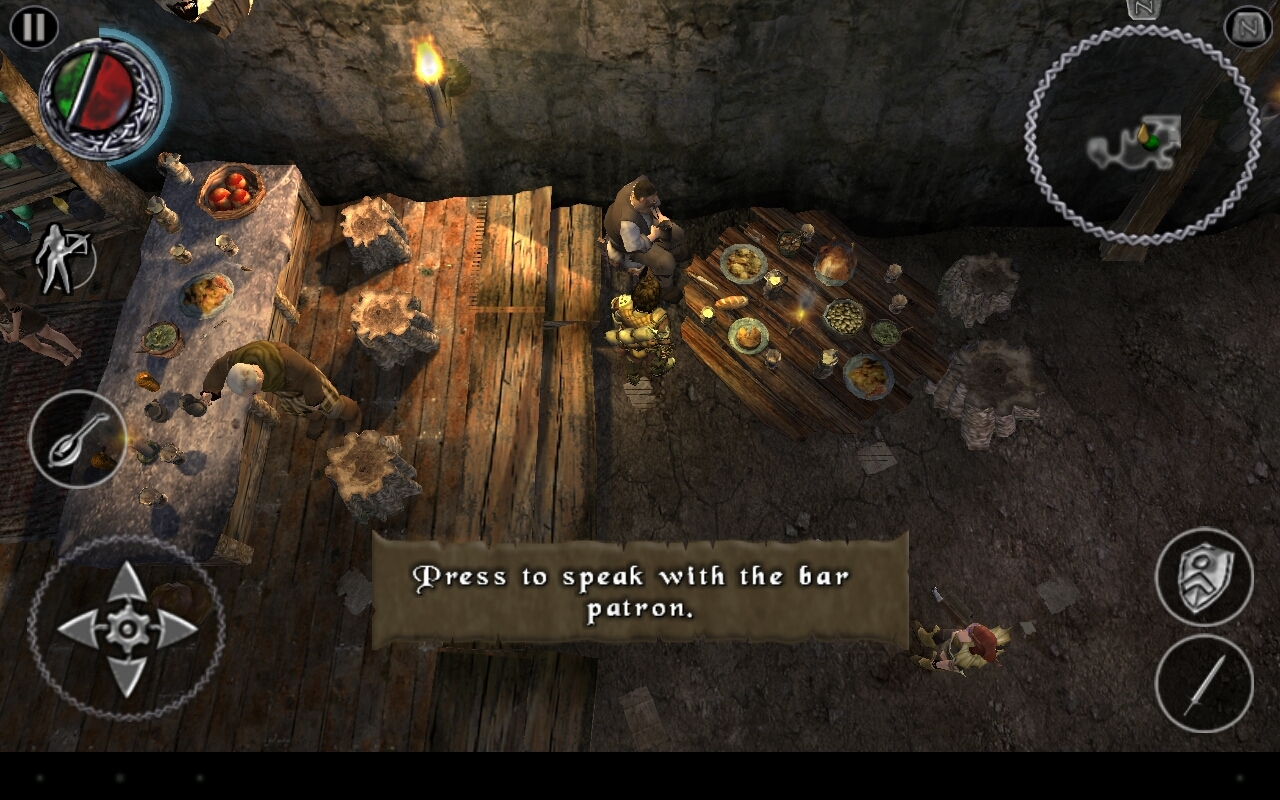Viewport: 1280px width, 800px height.
Task: Open the circular minimap
Action: pos(1141,136)
